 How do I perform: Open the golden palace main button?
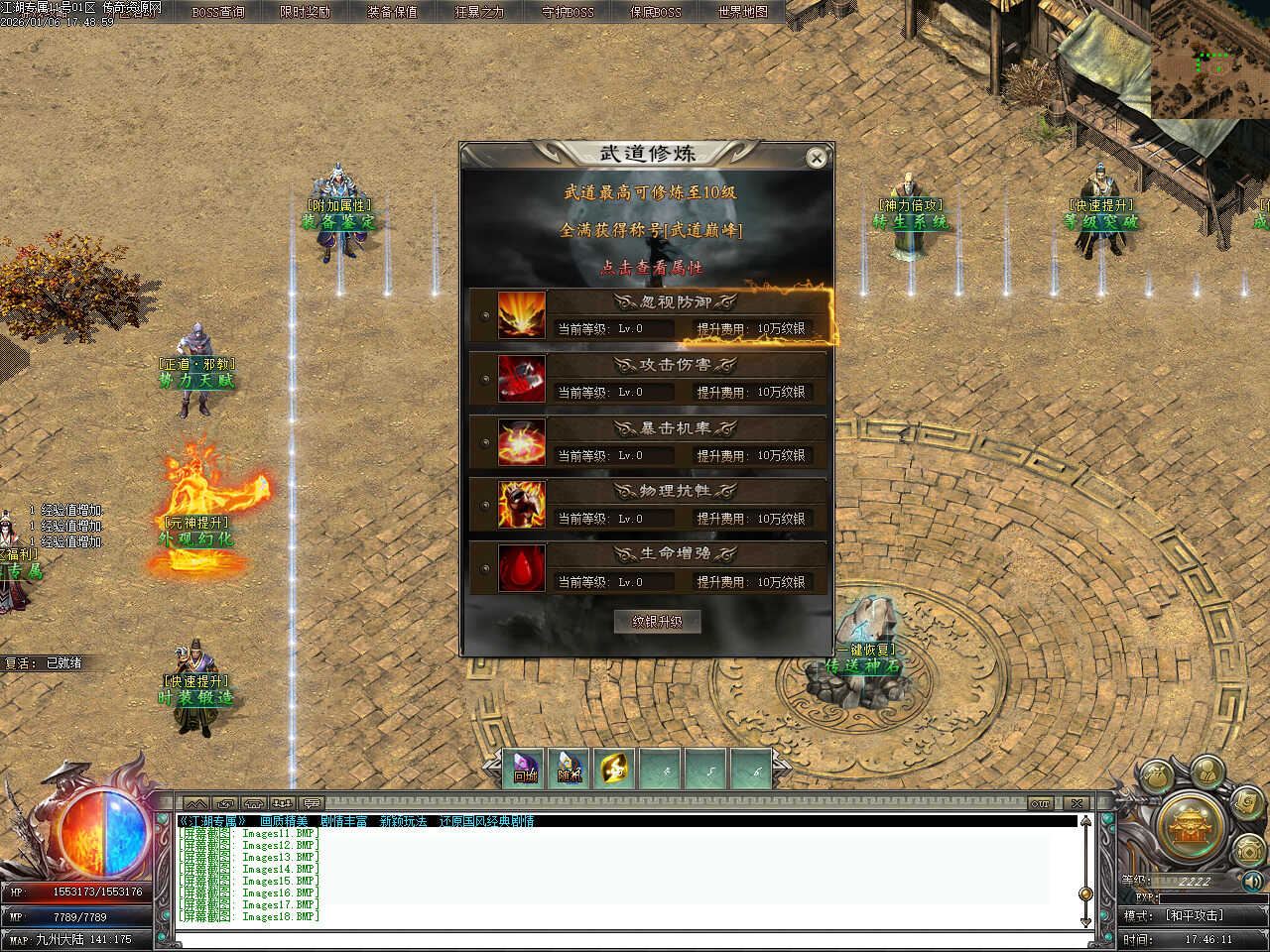pos(1192,826)
